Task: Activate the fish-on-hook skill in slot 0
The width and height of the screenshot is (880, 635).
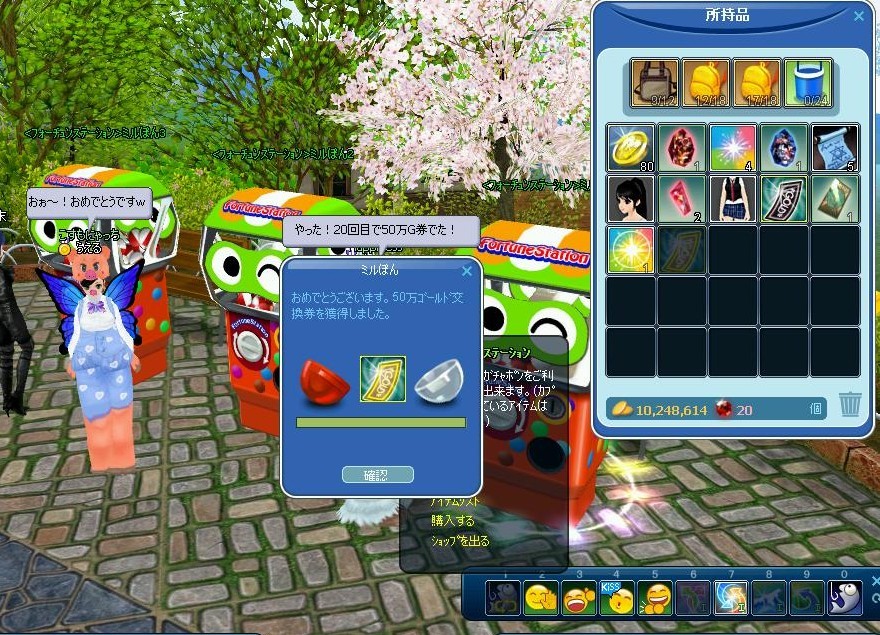Action: tap(844, 598)
